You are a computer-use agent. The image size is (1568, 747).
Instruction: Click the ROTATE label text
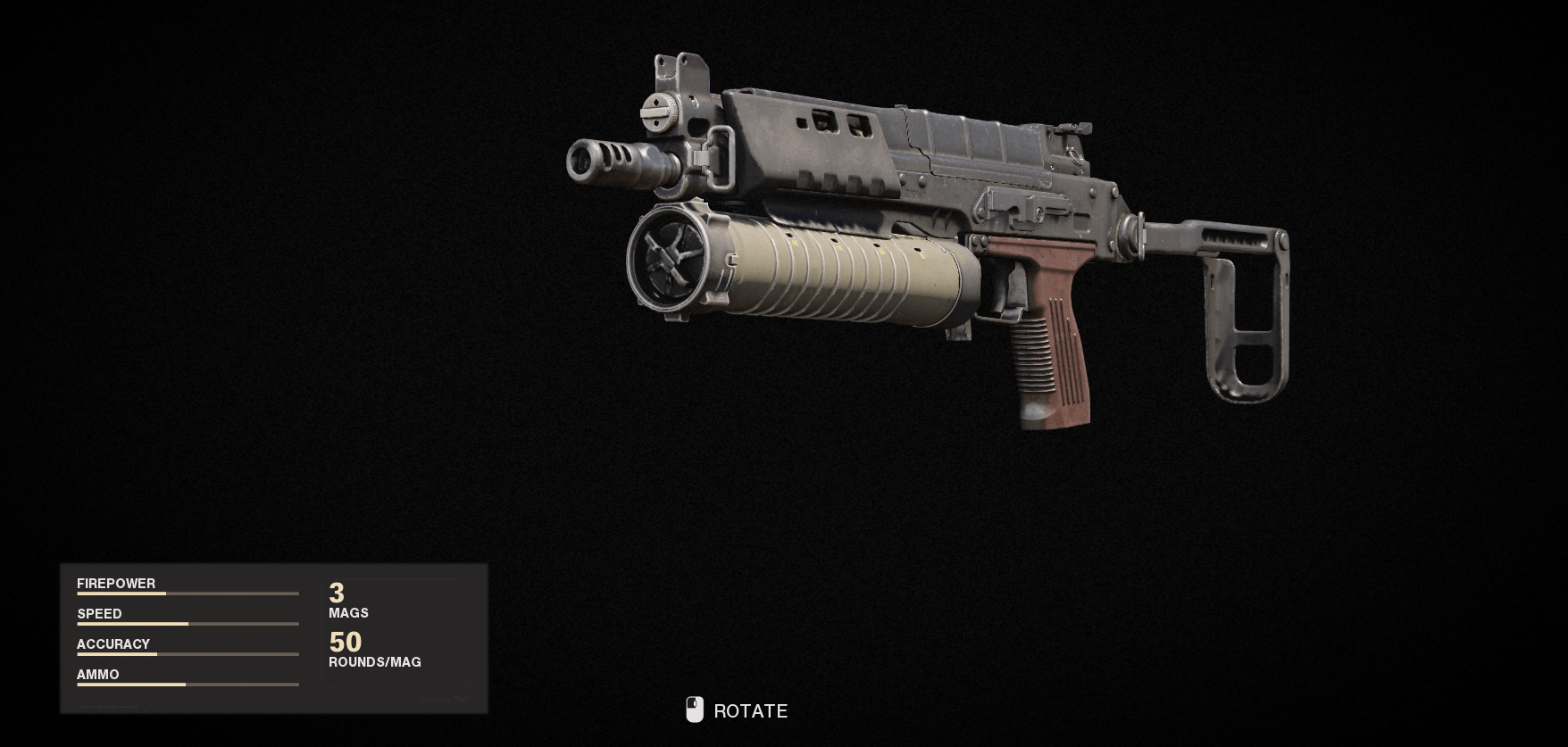pyautogui.click(x=749, y=711)
